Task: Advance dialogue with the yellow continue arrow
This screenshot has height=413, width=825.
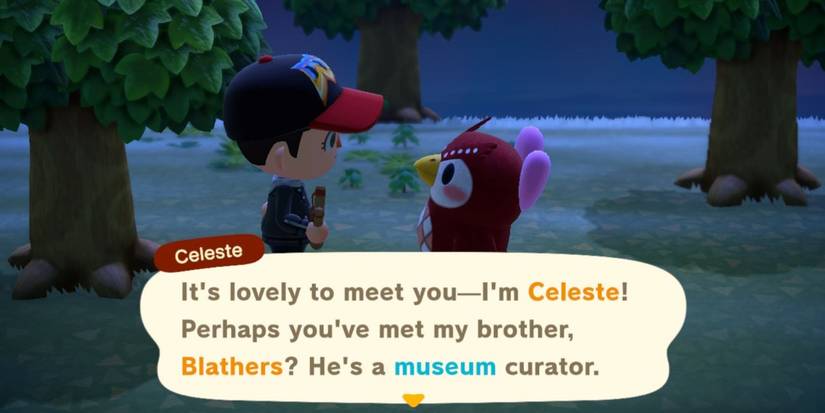Action: 412,400
